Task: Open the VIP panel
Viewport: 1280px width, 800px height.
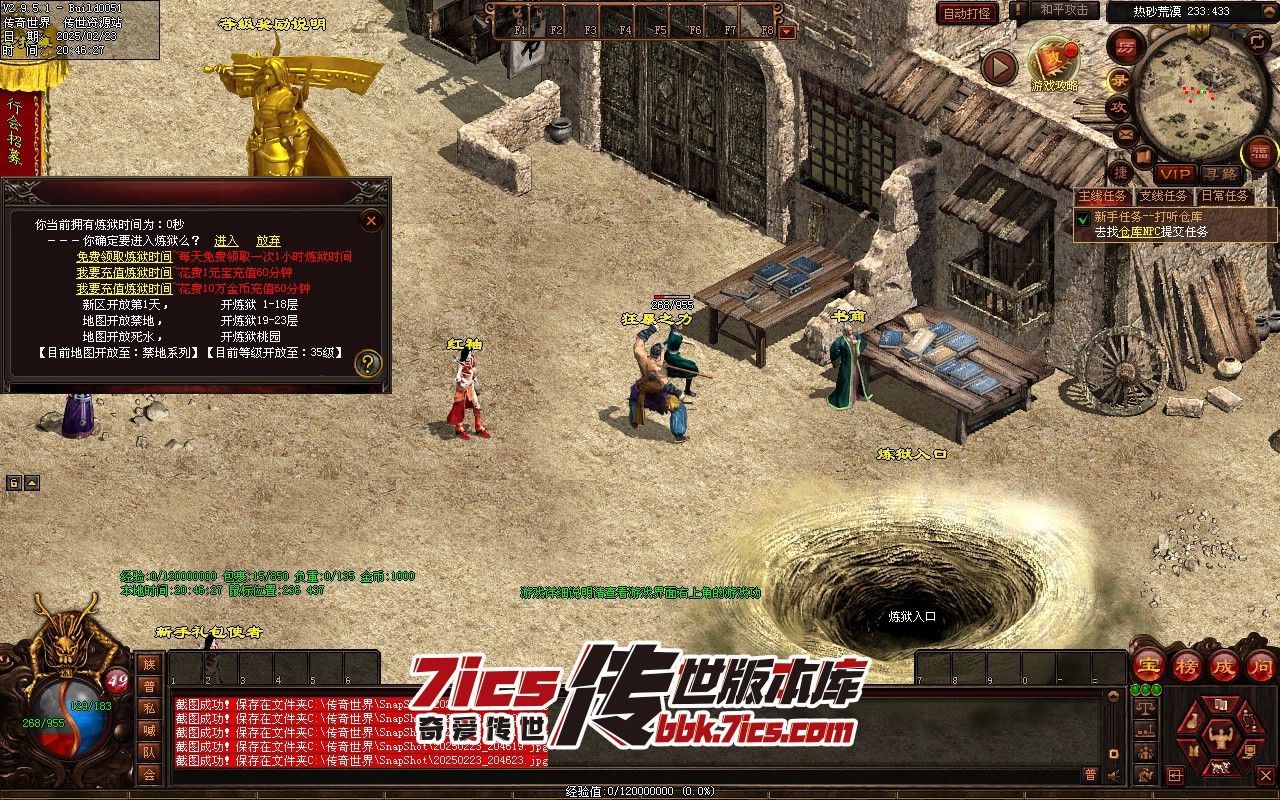Action: 1176,174
